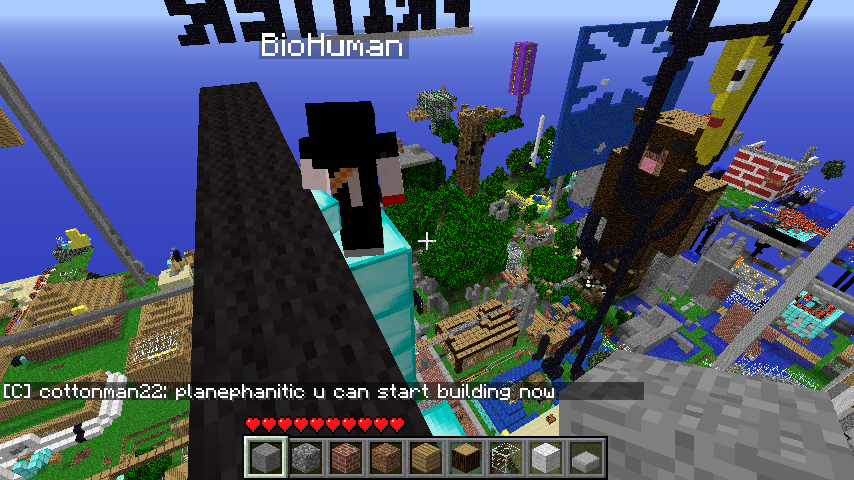Screen dimensions: 854x480
Task: Select the smooth stone block hotbar slot
Action: coord(265,459)
